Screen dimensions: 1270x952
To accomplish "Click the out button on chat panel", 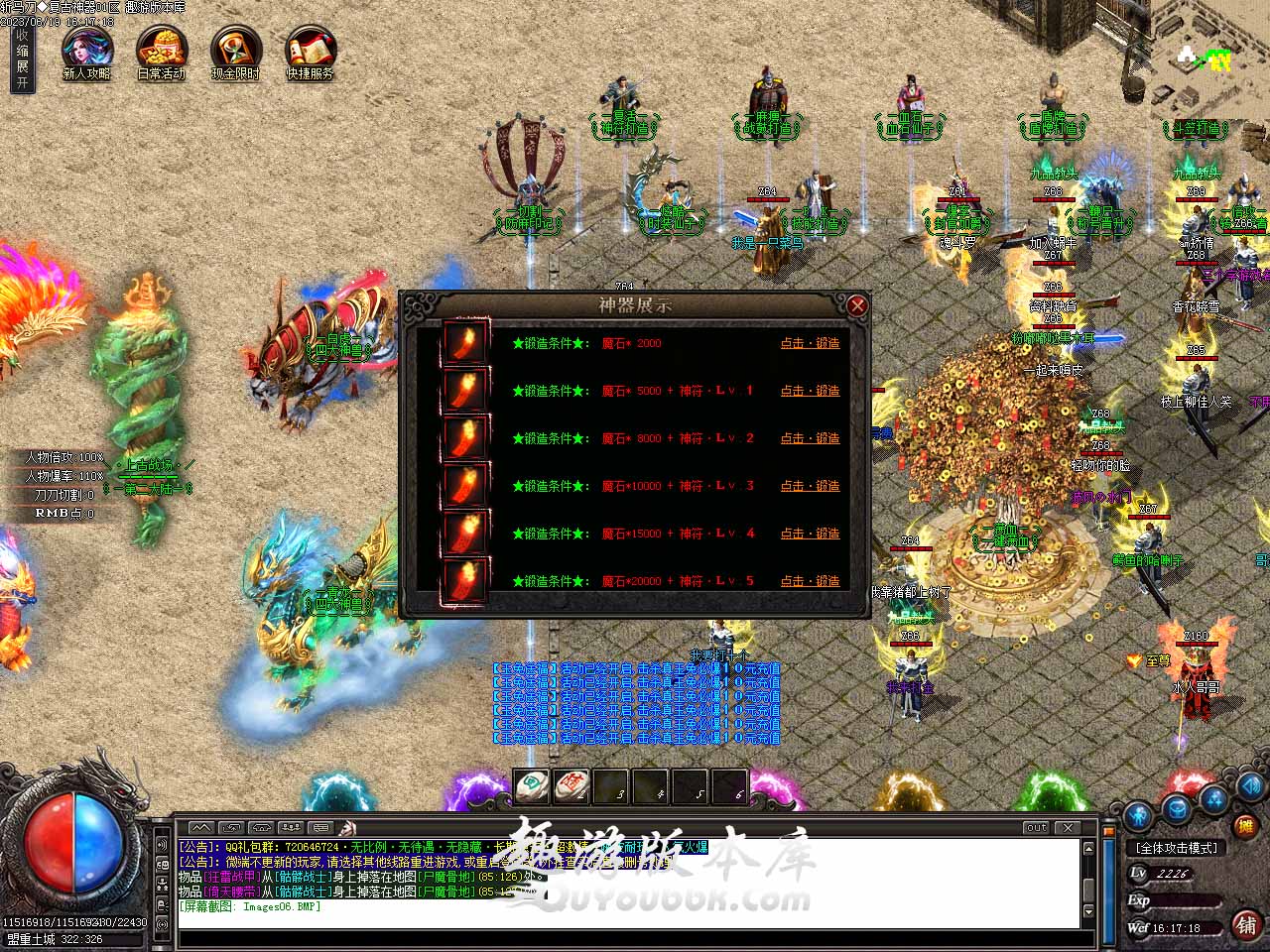I will [1036, 827].
